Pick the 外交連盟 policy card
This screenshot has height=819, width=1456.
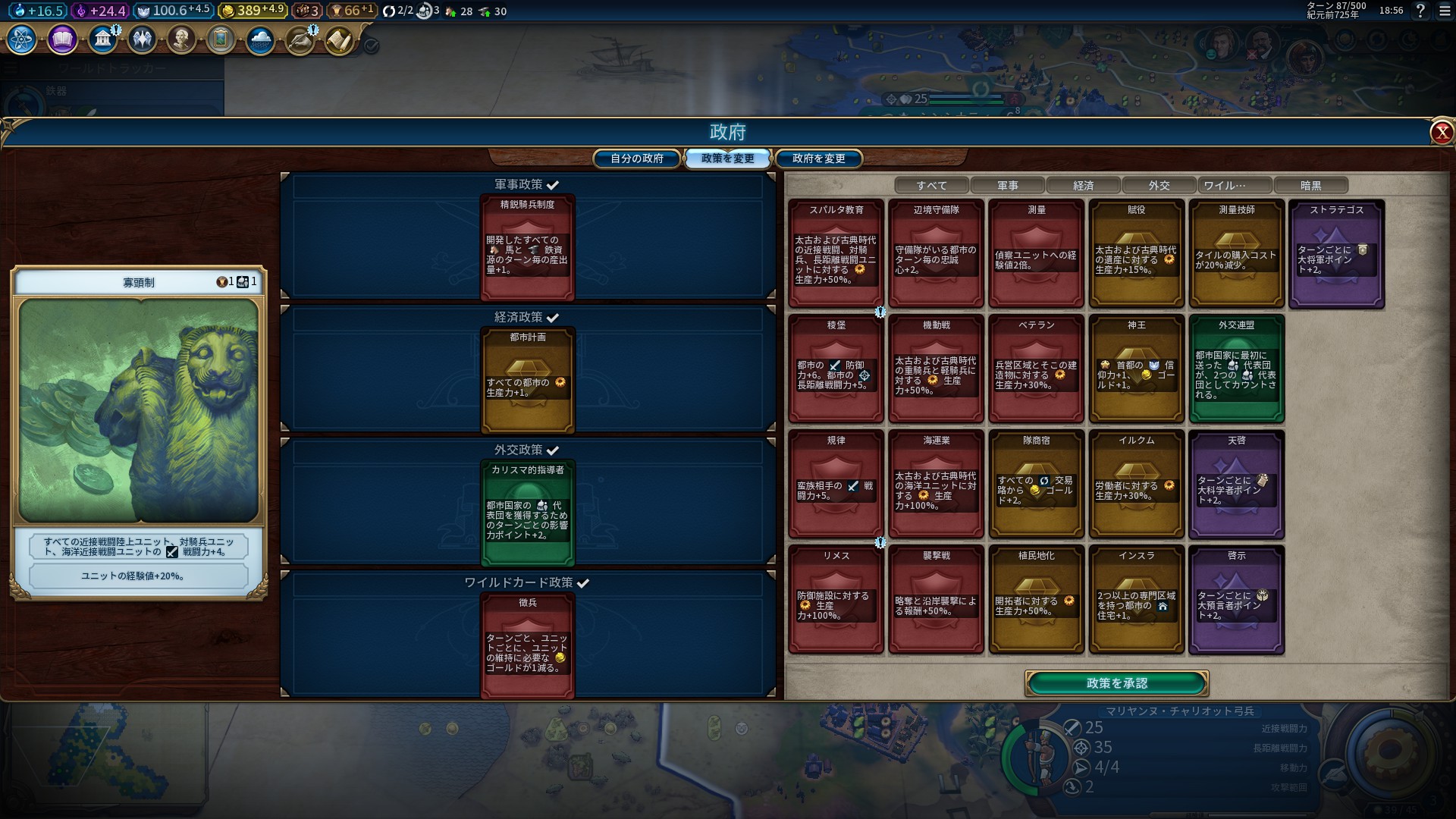pyautogui.click(x=1236, y=369)
